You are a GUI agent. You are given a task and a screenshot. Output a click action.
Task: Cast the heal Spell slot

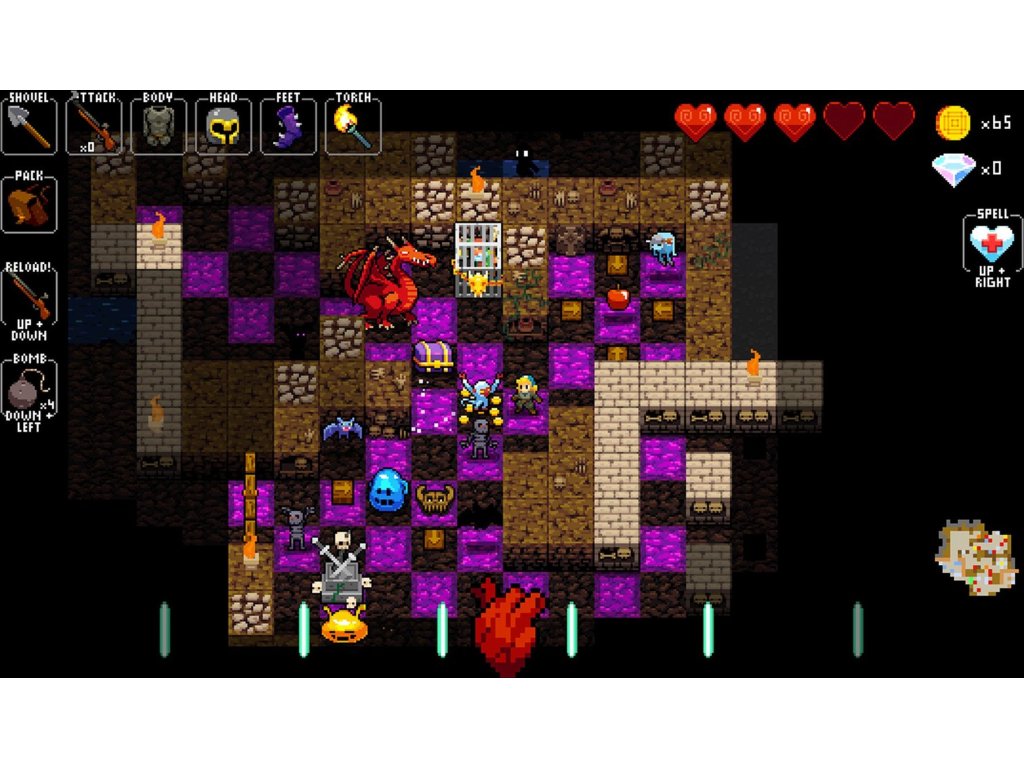point(992,245)
